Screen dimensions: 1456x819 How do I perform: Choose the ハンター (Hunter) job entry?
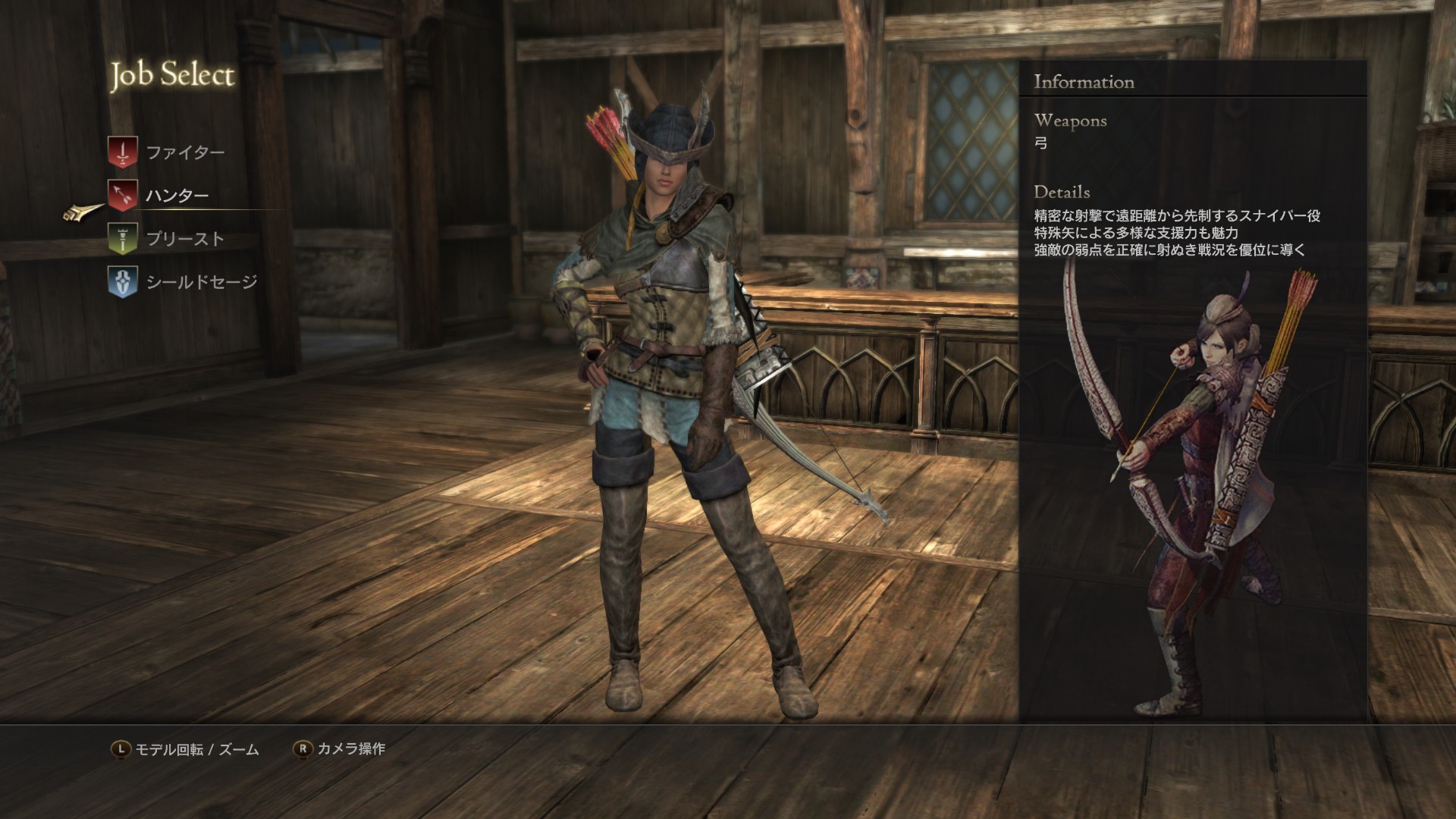177,196
